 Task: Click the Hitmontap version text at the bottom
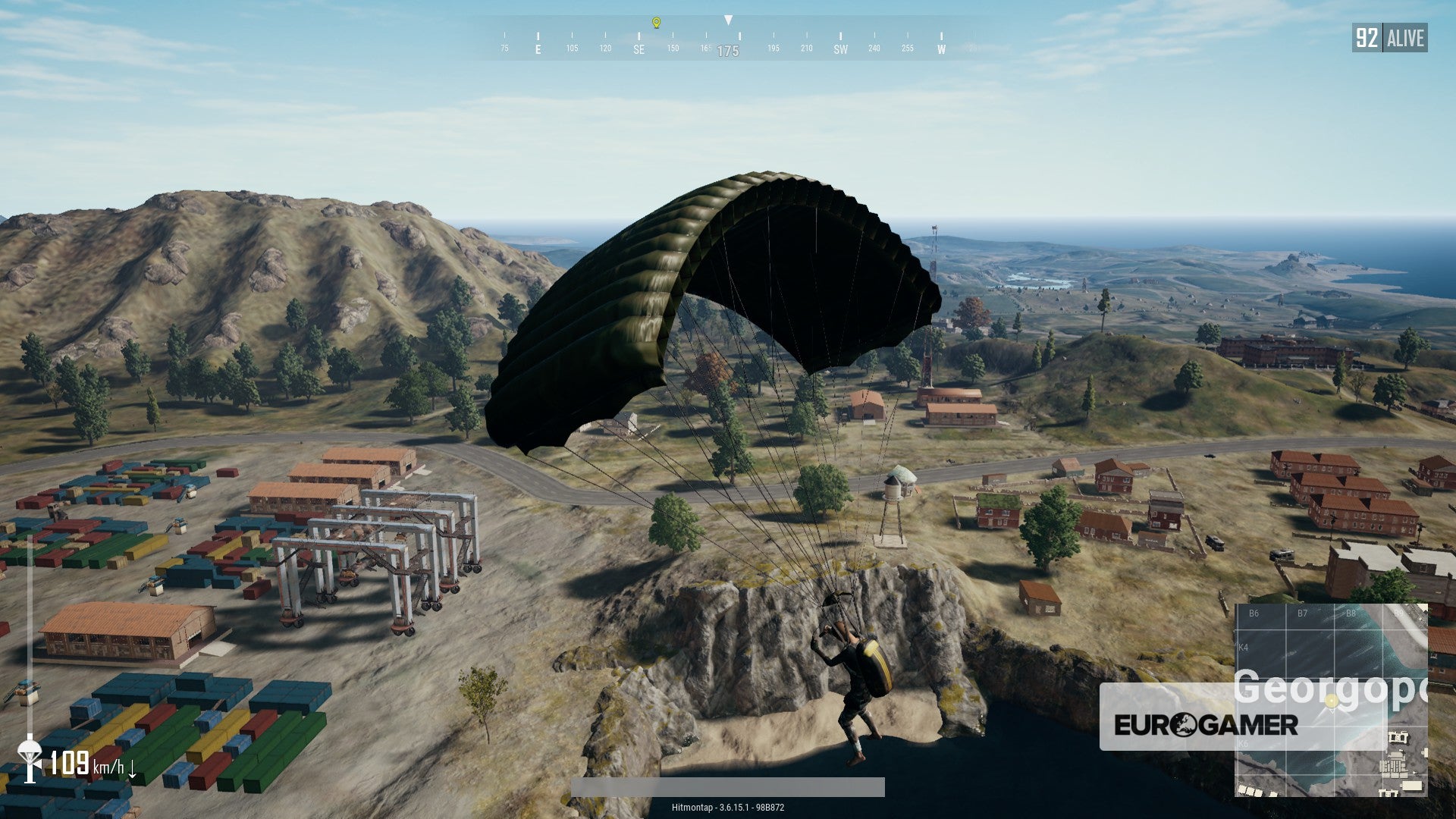tap(728, 808)
